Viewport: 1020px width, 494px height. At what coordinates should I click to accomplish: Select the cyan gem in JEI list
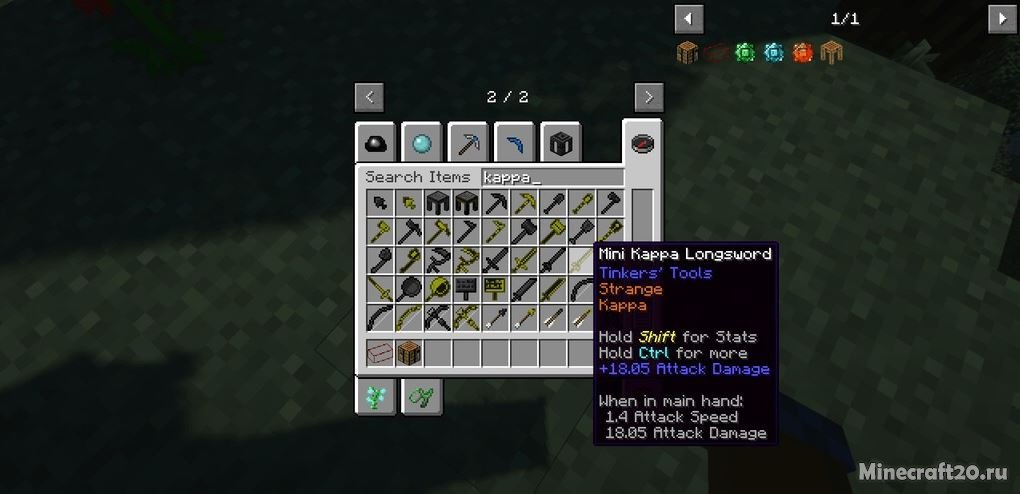click(773, 52)
